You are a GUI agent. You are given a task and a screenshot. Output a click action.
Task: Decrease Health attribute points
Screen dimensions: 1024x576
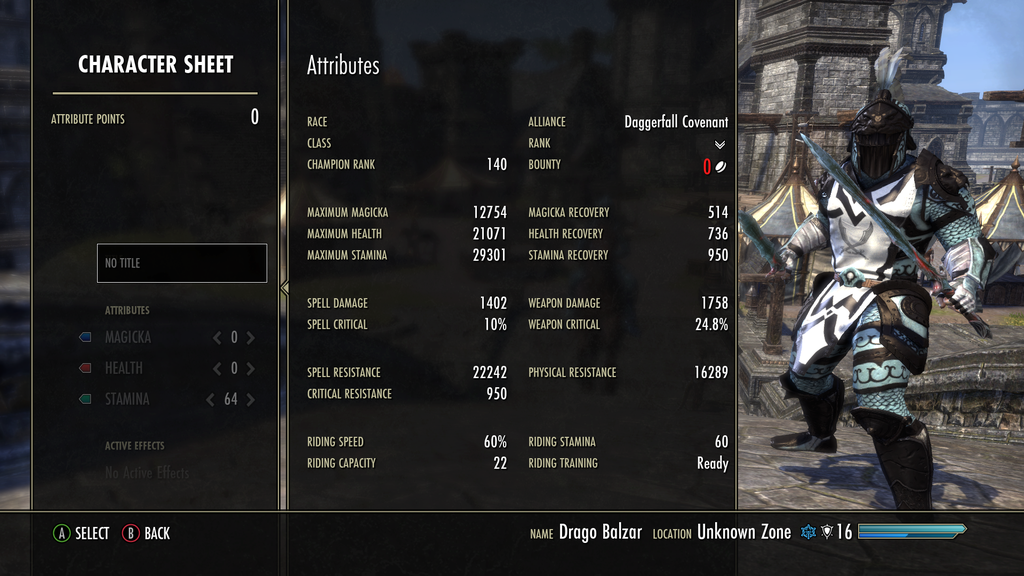coord(217,369)
